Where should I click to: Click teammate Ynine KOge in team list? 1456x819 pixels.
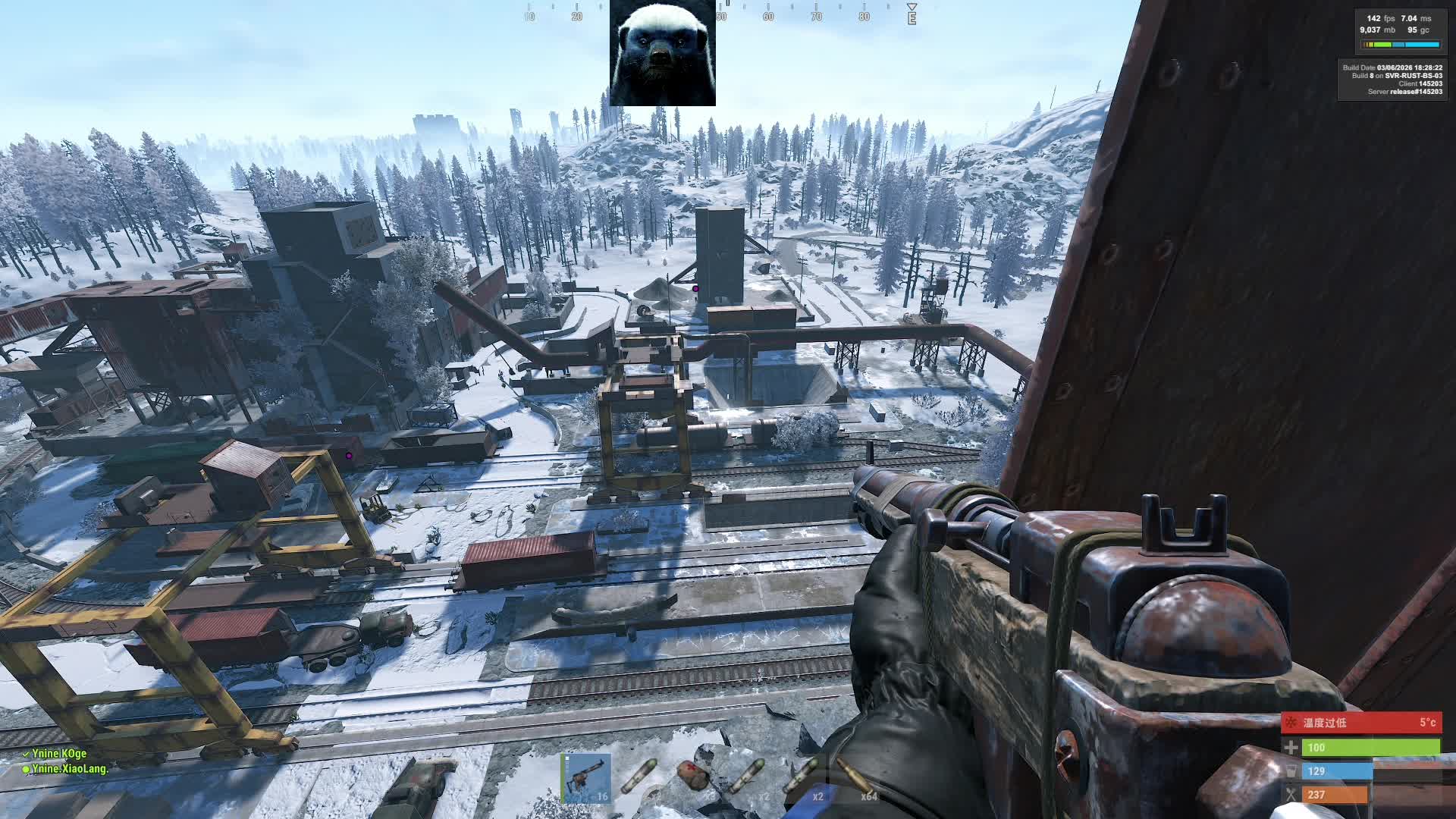(59, 754)
